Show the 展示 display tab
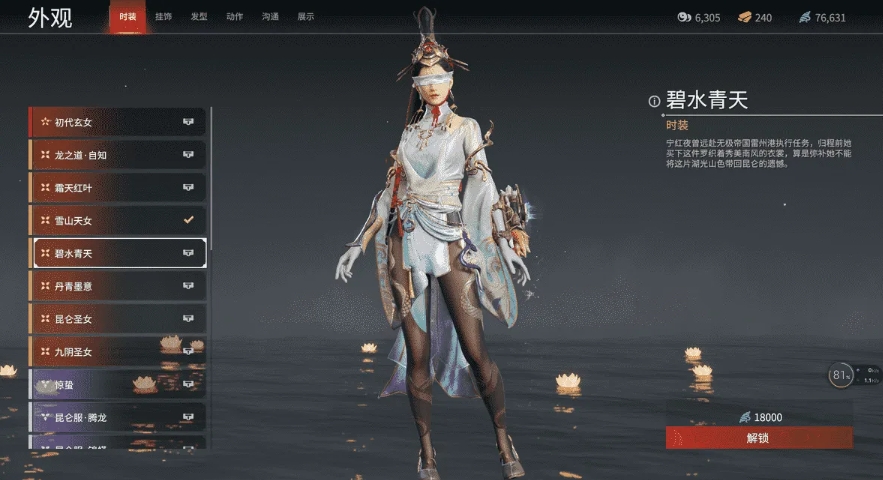 [x=306, y=17]
